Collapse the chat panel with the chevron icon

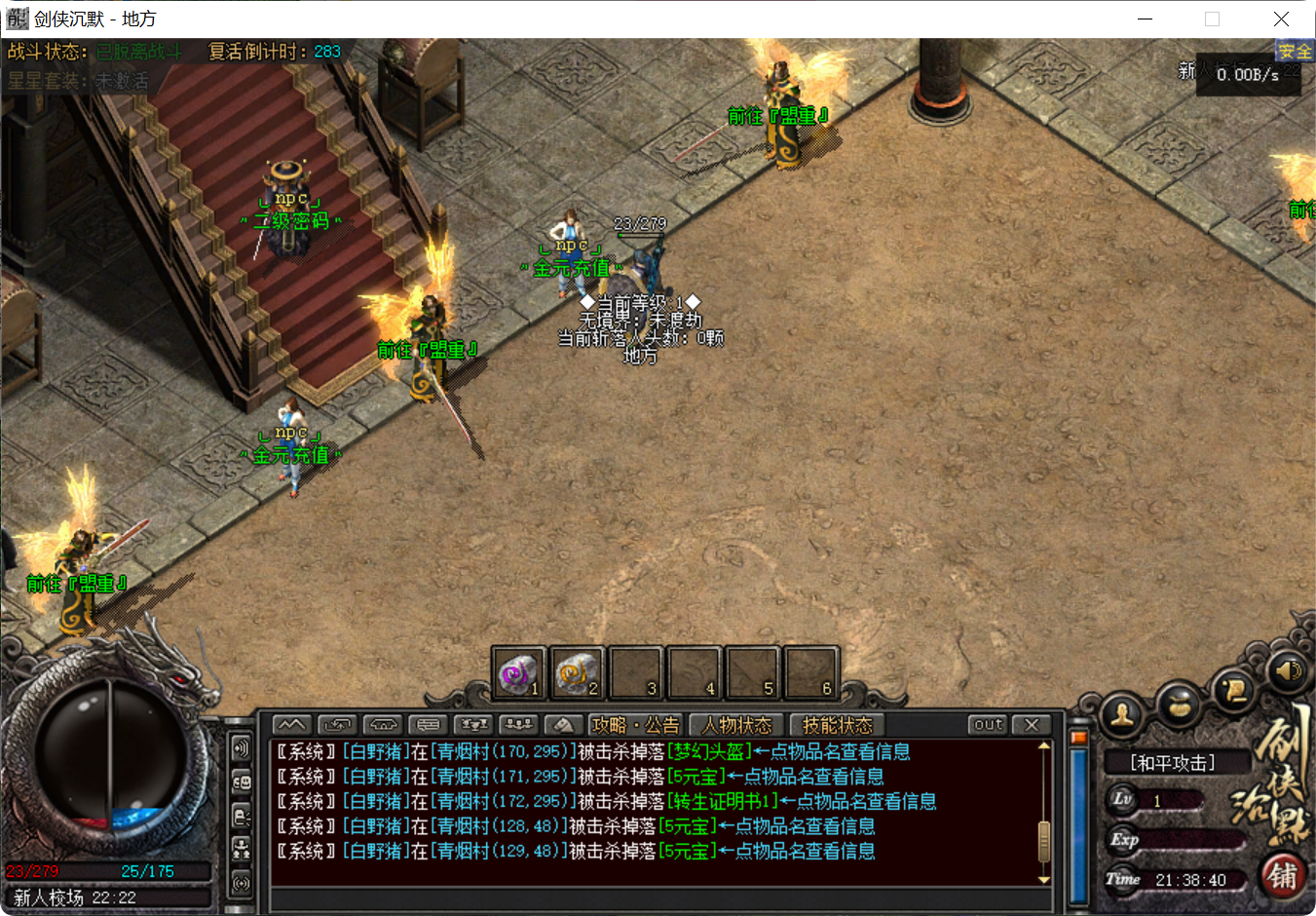click(290, 724)
